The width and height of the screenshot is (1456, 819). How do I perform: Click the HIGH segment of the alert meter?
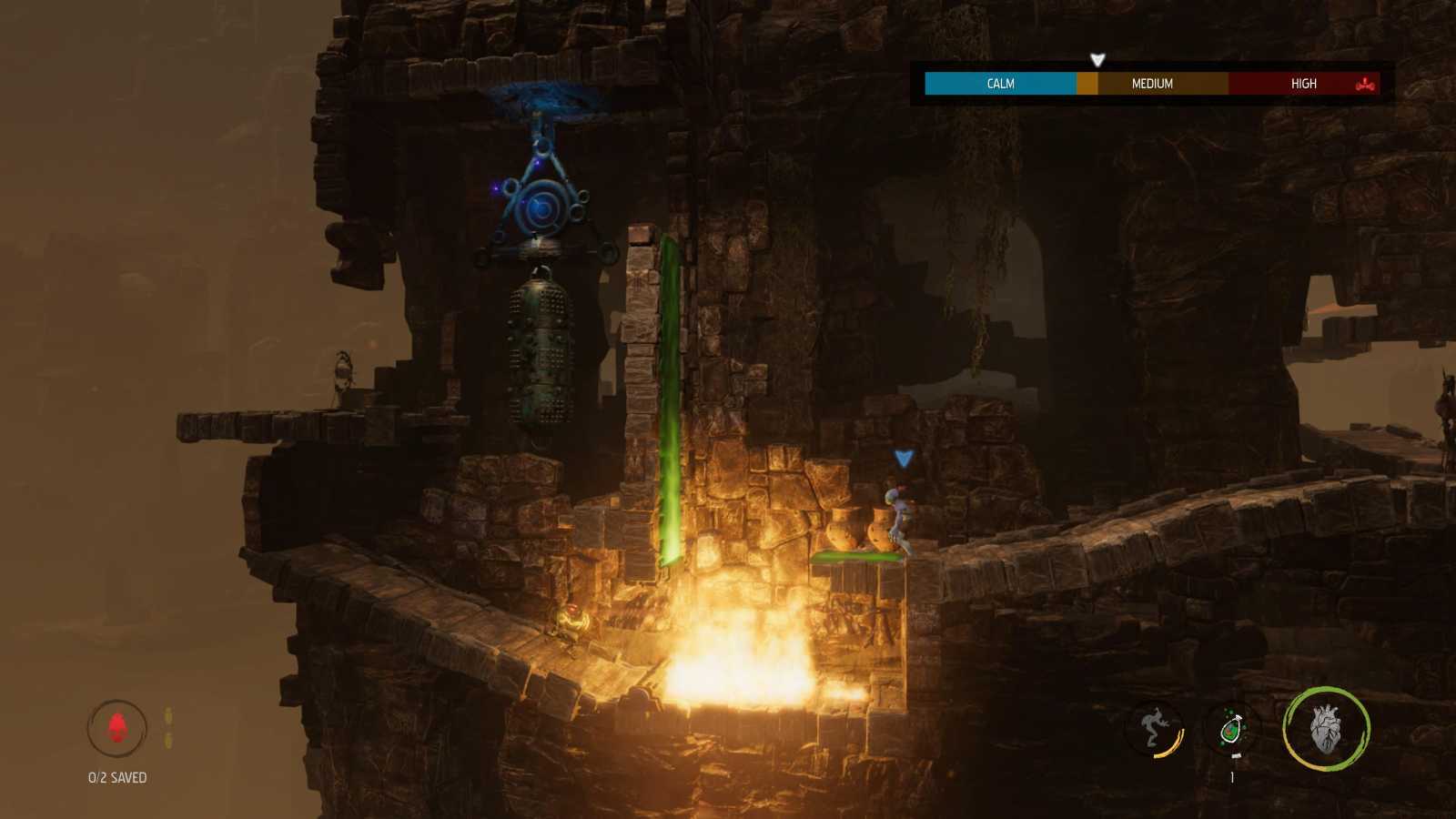click(x=1303, y=83)
